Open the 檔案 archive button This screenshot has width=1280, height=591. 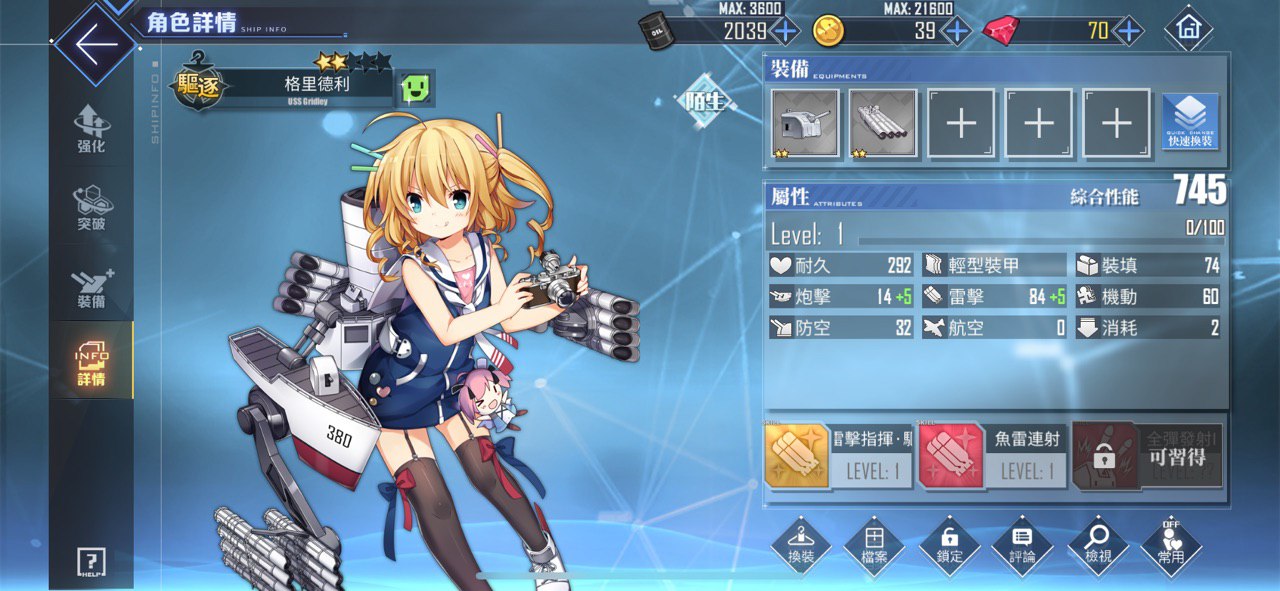click(874, 545)
